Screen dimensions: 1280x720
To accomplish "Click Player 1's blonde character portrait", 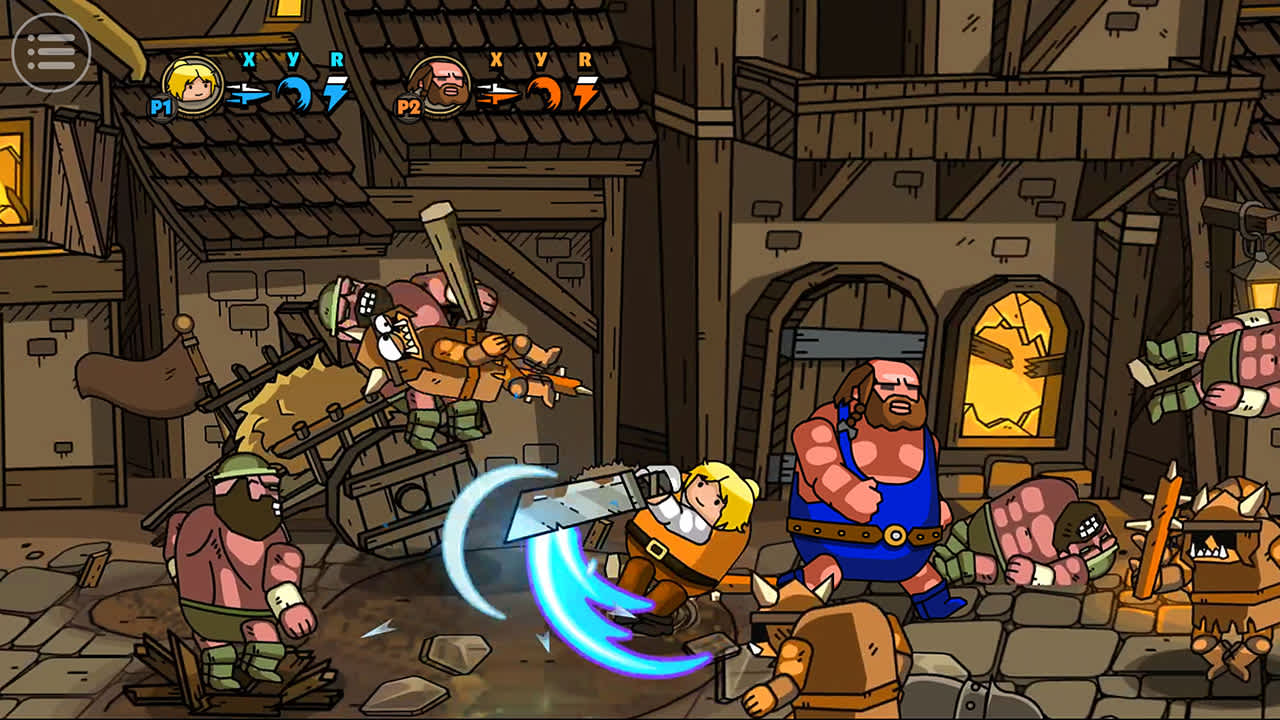I will click(190, 86).
